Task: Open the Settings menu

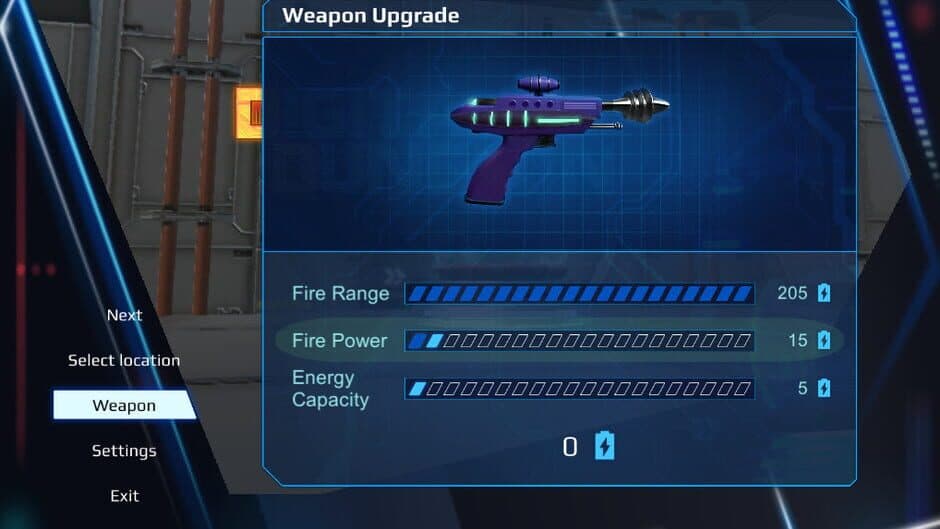Action: tap(124, 451)
